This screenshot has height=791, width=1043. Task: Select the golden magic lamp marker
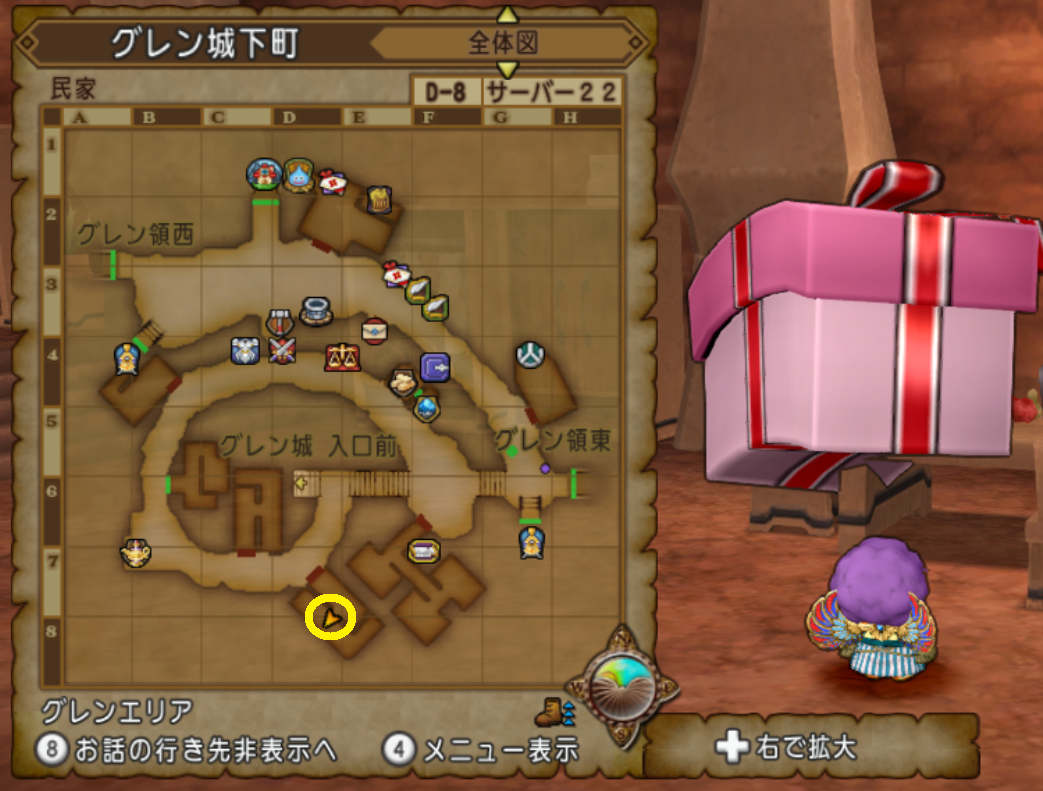[x=136, y=552]
